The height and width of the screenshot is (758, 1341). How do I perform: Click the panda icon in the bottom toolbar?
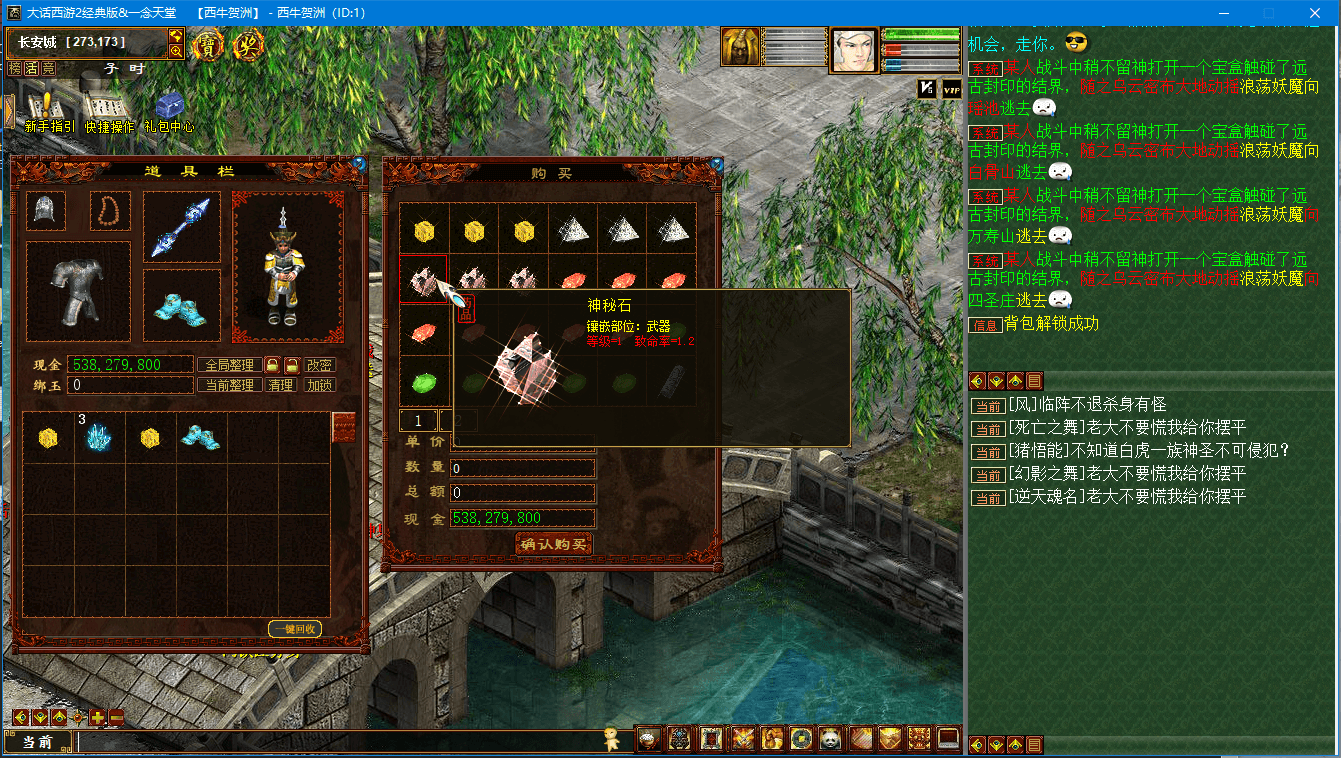[830, 739]
